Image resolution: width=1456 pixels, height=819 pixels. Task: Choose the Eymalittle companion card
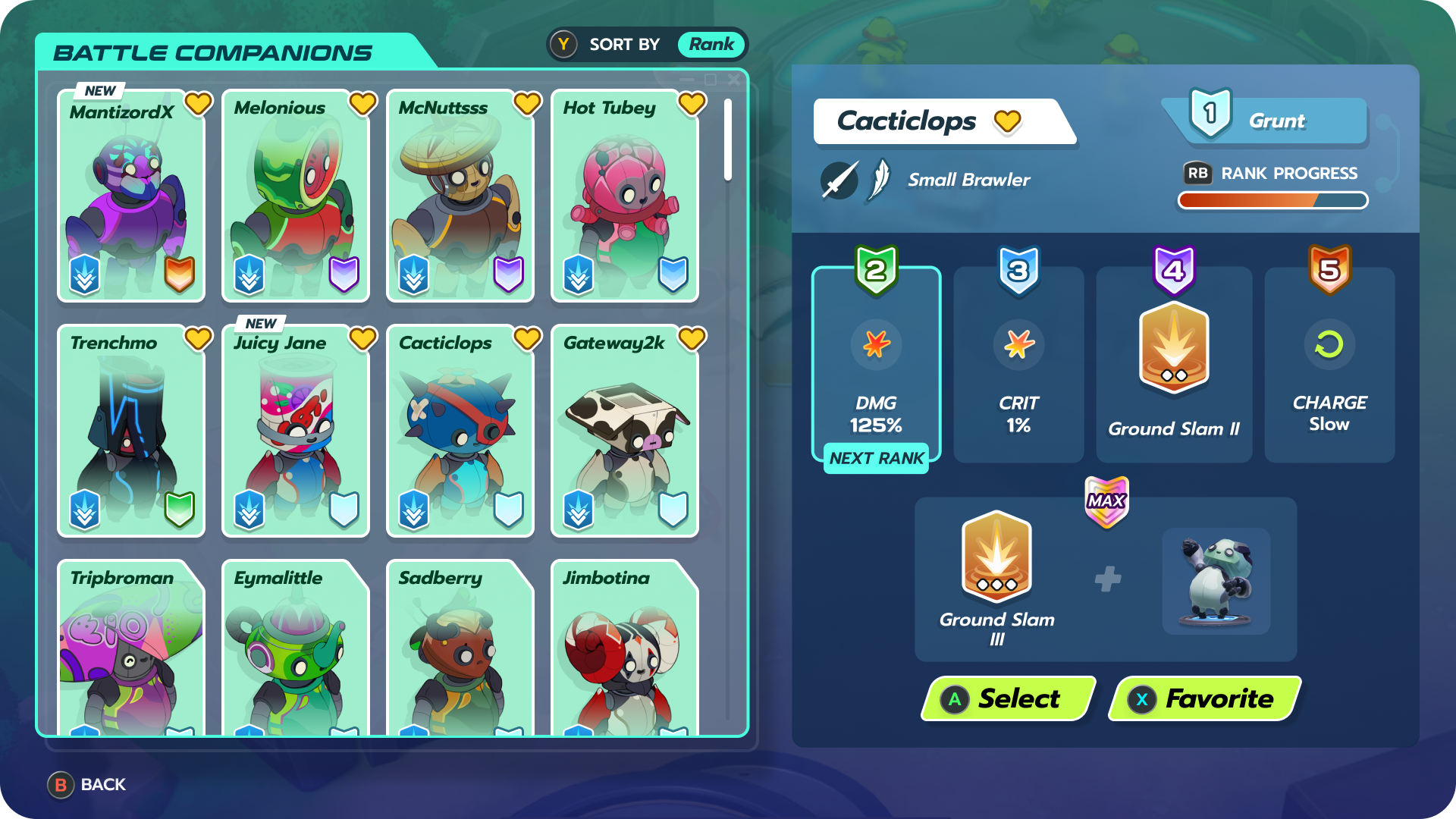pyautogui.click(x=296, y=648)
